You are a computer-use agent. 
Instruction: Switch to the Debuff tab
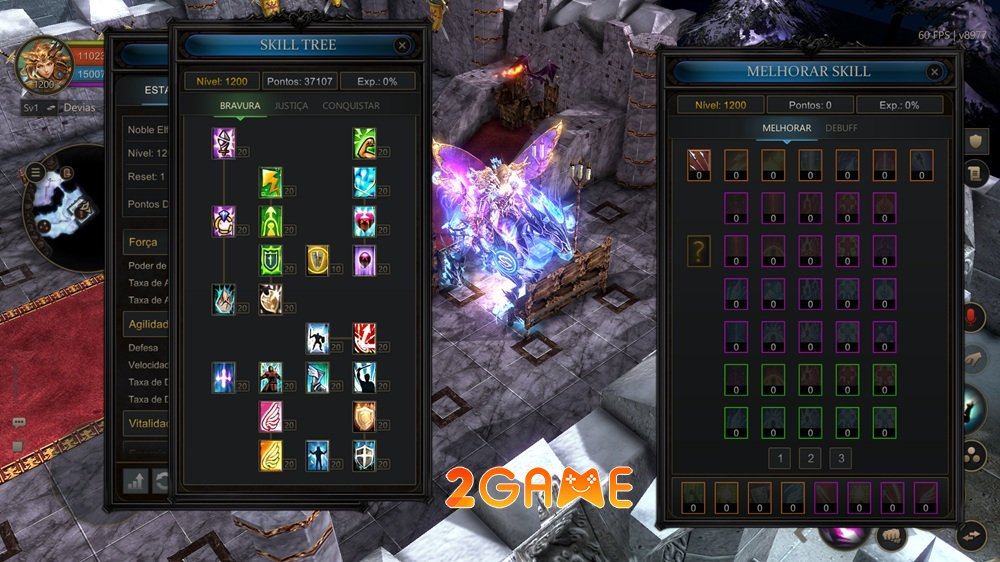(841, 128)
